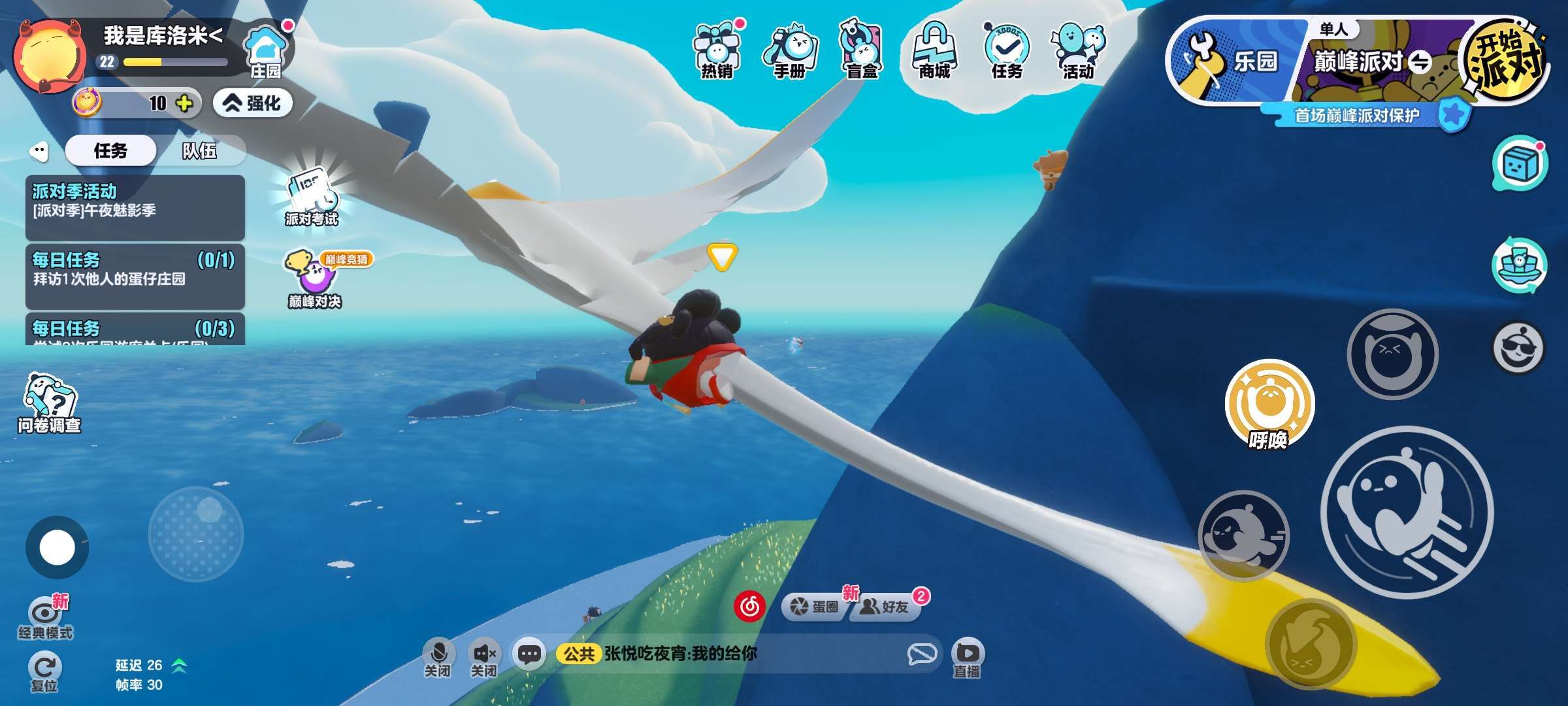The width and height of the screenshot is (1568, 706).
Task: Click the 强化 upgrade button
Action: (x=253, y=103)
